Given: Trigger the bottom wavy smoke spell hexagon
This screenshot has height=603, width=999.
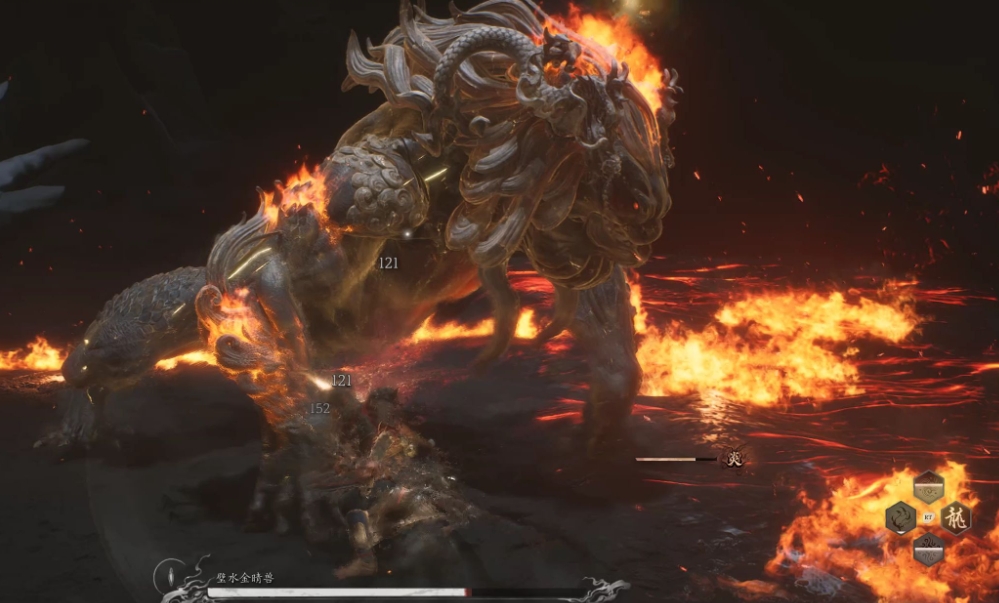Looking at the screenshot, I should [x=928, y=546].
